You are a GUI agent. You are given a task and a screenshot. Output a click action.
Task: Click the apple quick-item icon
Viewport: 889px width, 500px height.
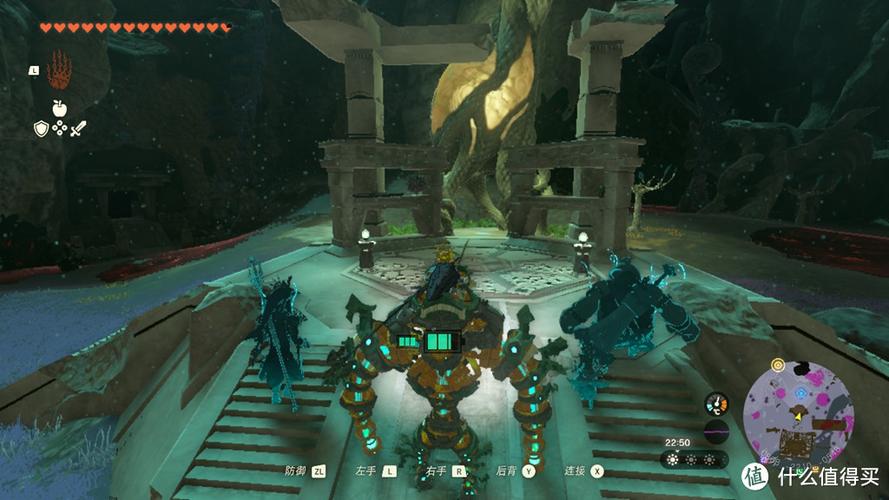coord(59,108)
